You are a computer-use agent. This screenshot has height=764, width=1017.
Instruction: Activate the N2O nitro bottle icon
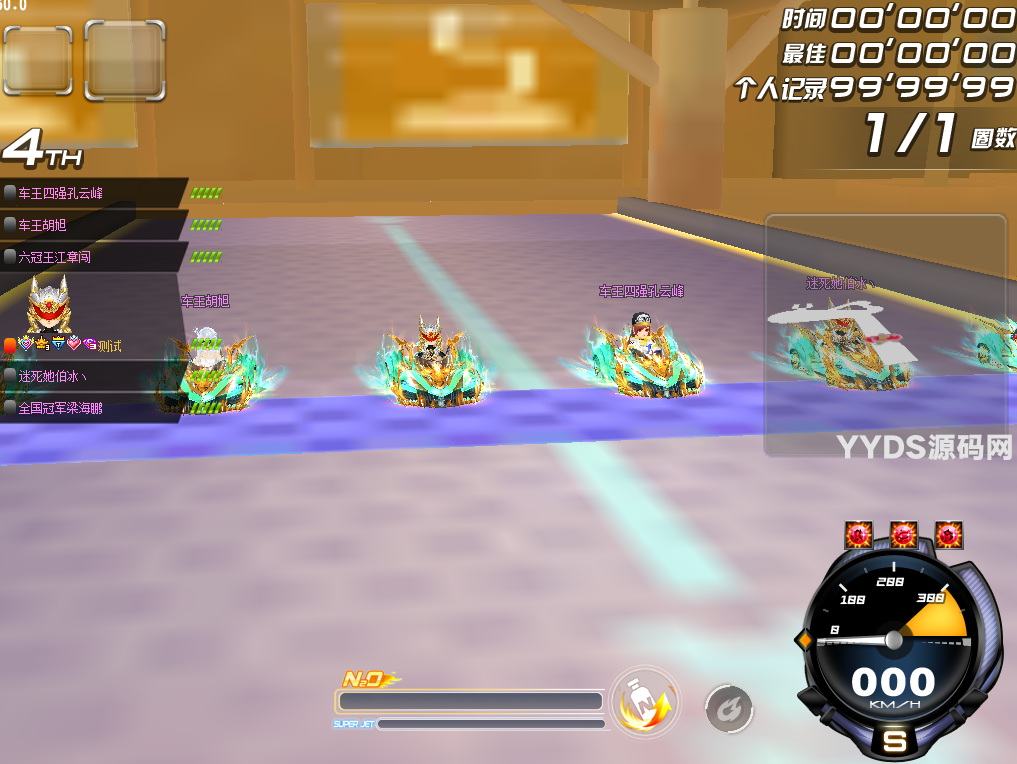click(x=645, y=703)
